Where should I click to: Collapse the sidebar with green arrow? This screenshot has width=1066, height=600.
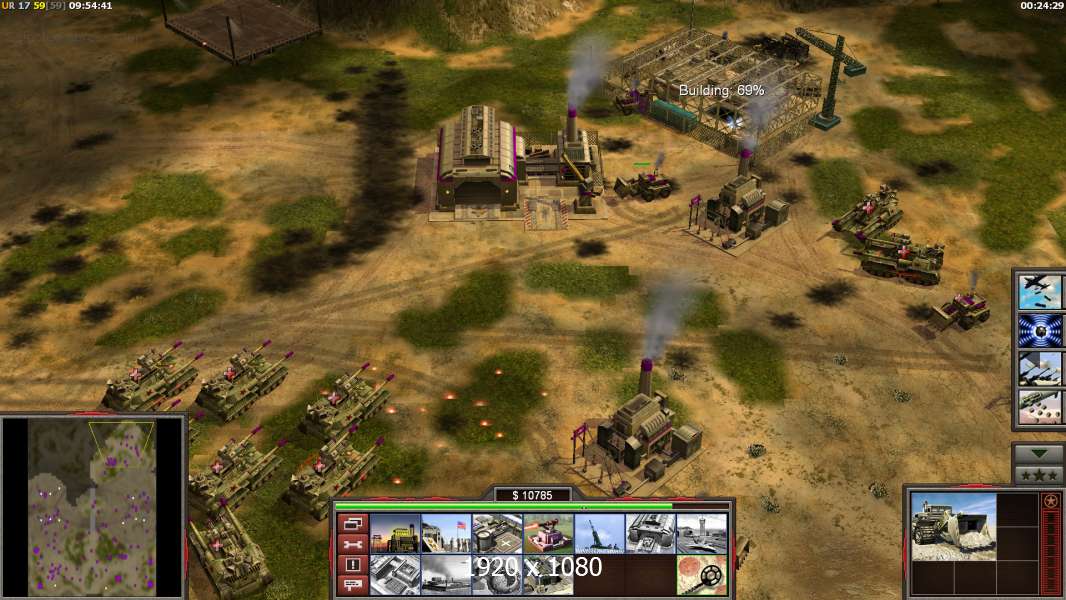(x=1038, y=454)
